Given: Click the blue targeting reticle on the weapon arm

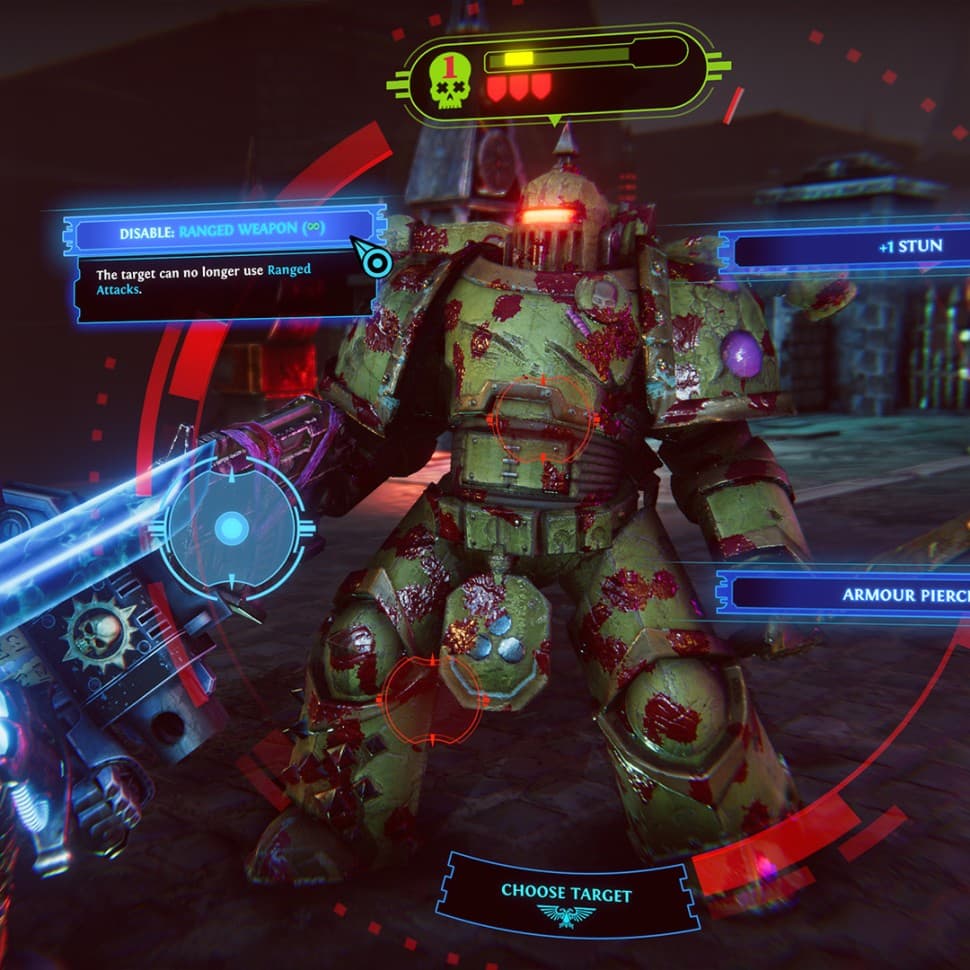Looking at the screenshot, I should pyautogui.click(x=233, y=526).
